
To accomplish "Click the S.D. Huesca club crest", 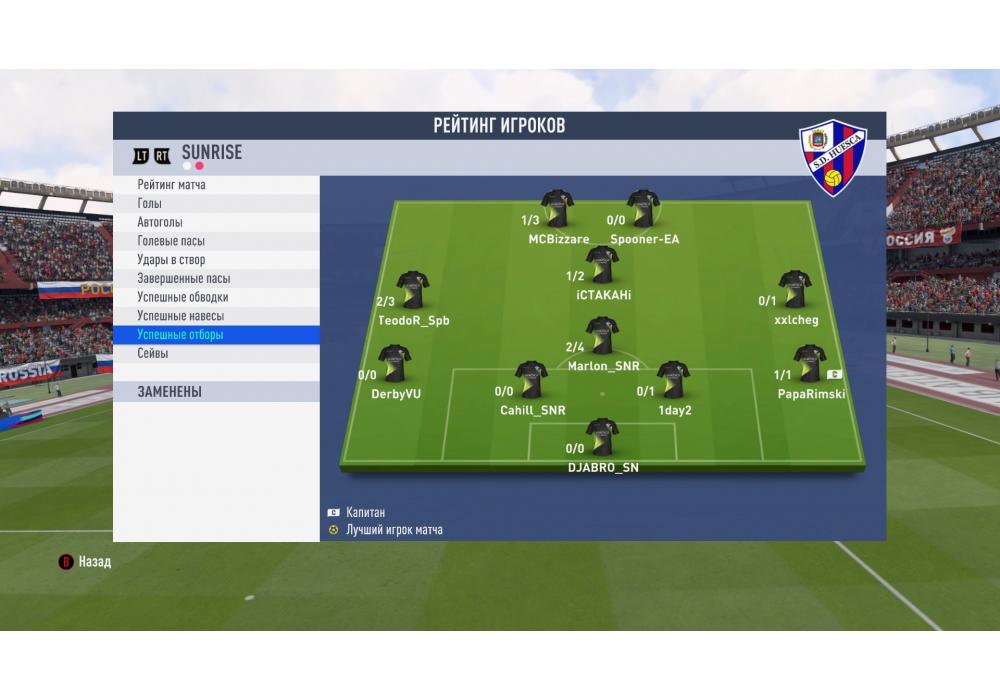I will coord(833,158).
